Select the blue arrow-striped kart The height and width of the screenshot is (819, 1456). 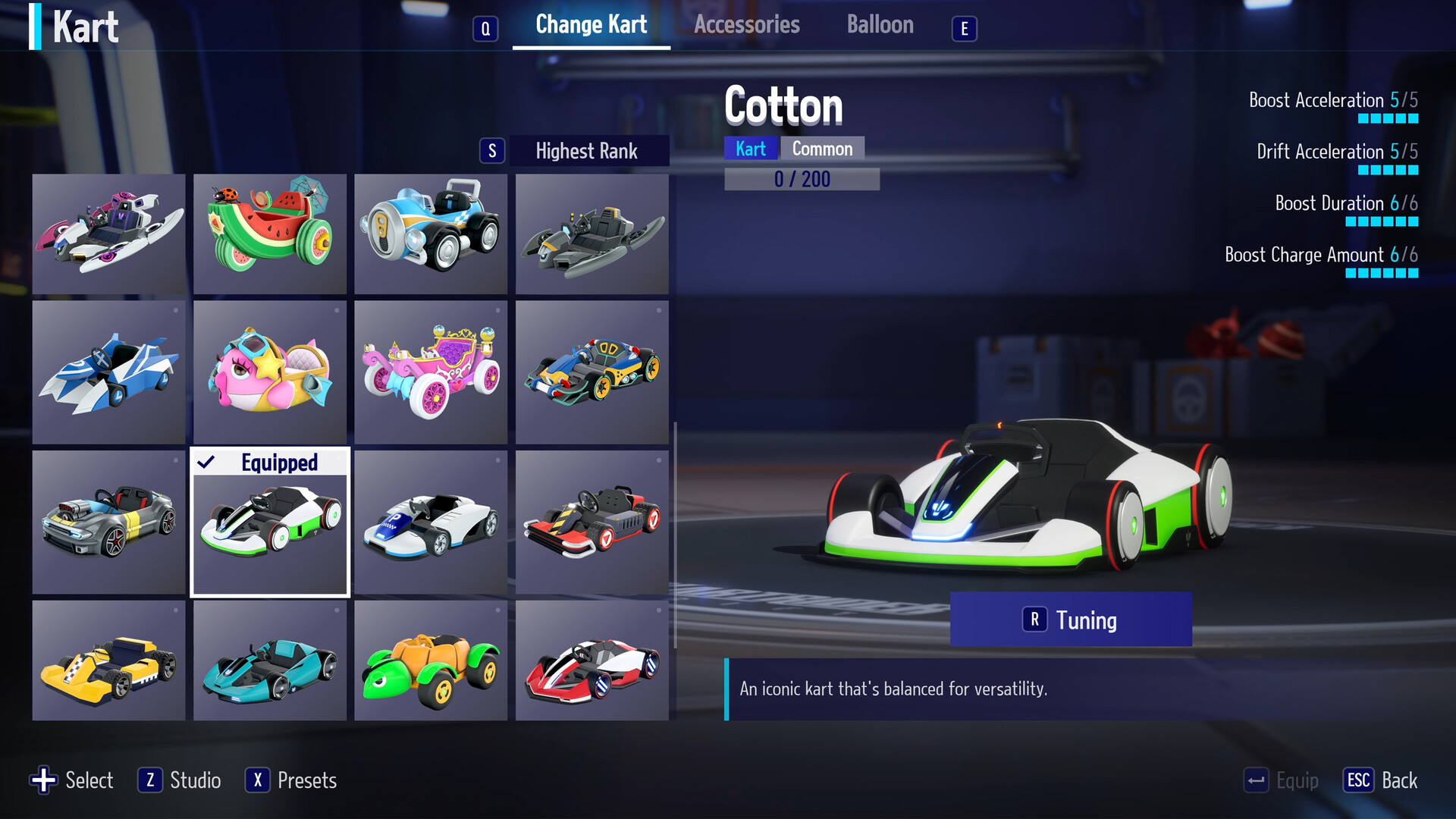[x=108, y=372]
